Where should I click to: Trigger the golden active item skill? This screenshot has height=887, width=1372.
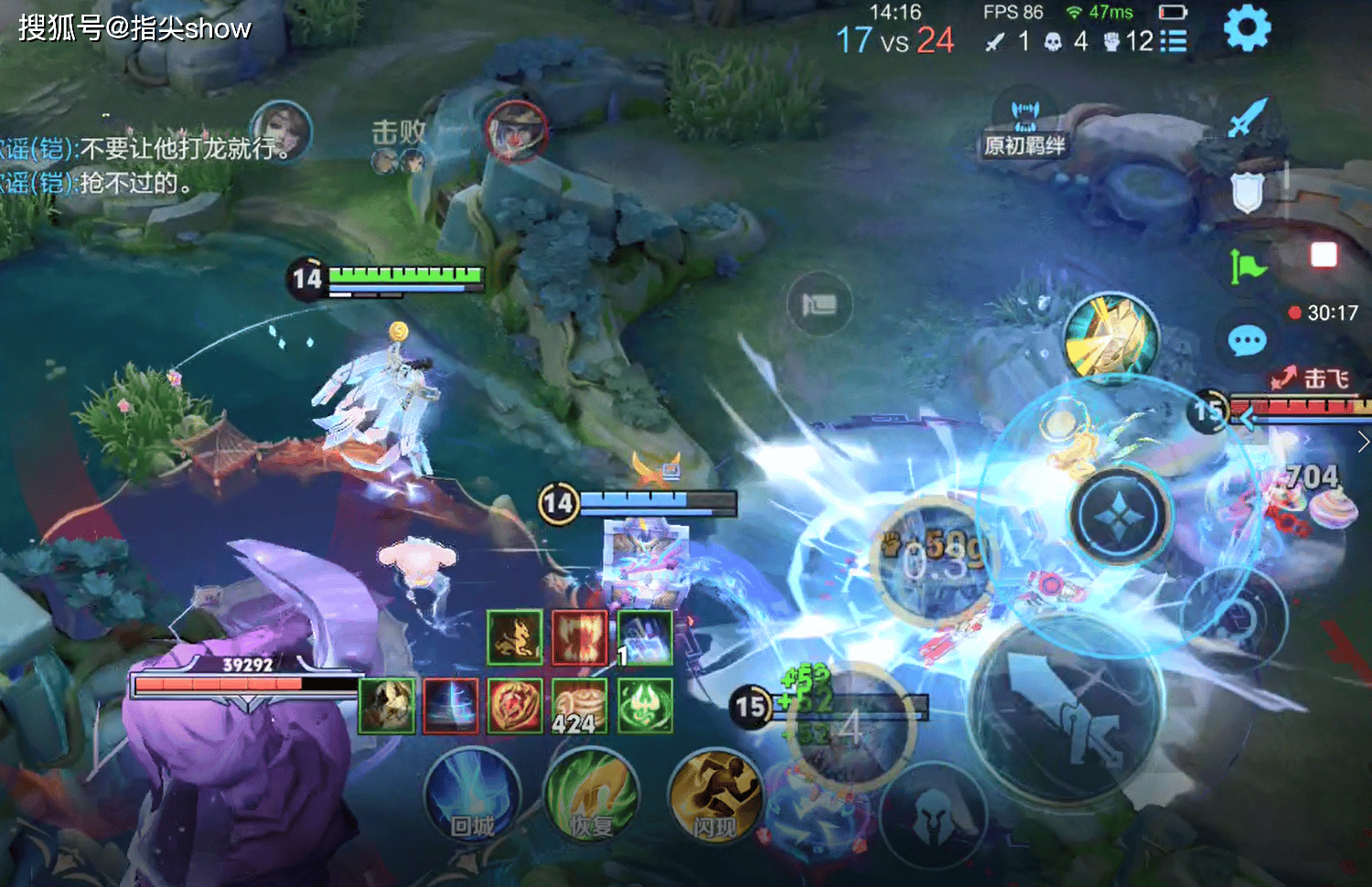(1111, 338)
